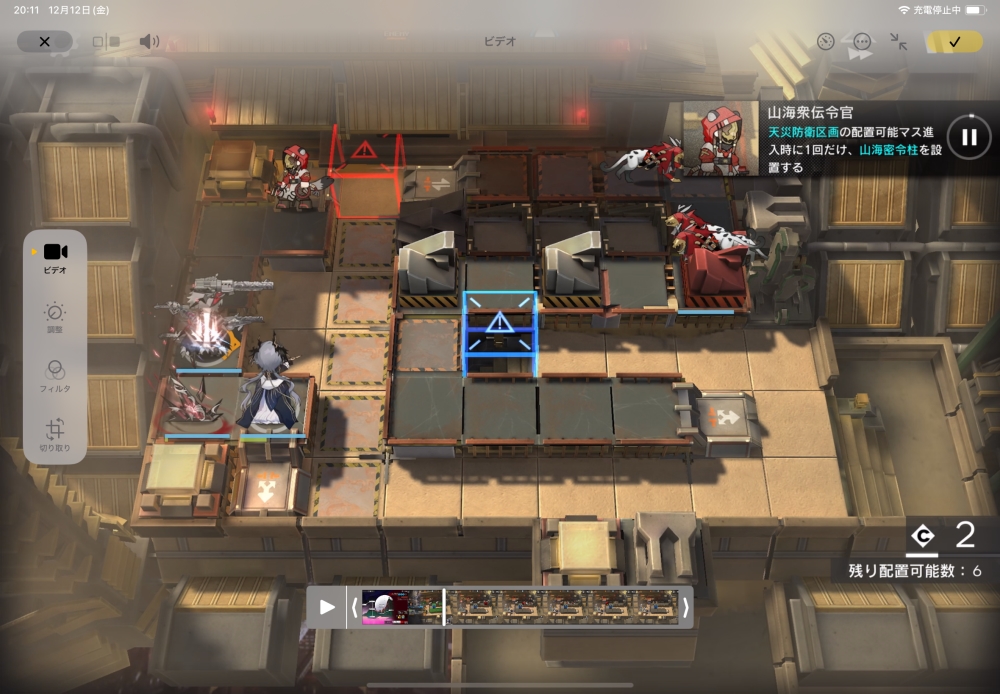
Task: Click the right trim handle of the timeline
Action: [686, 607]
